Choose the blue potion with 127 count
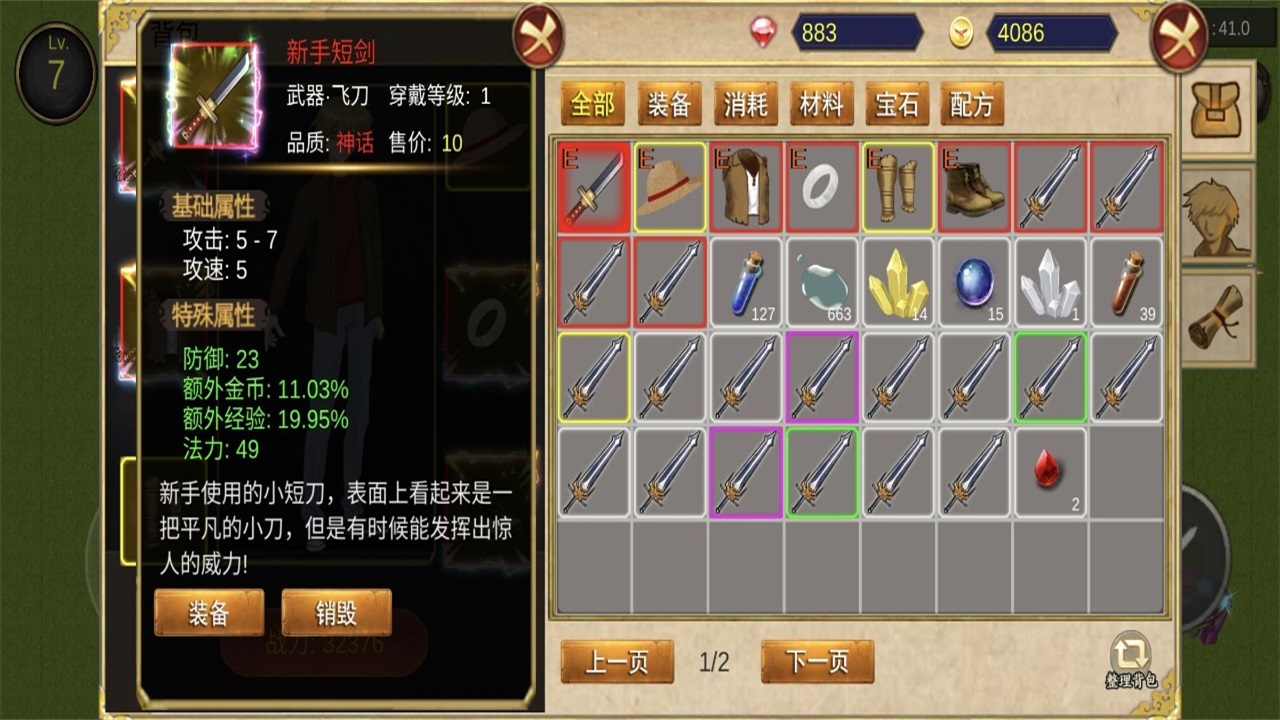Viewport: 1280px width, 720px height. pyautogui.click(x=746, y=283)
